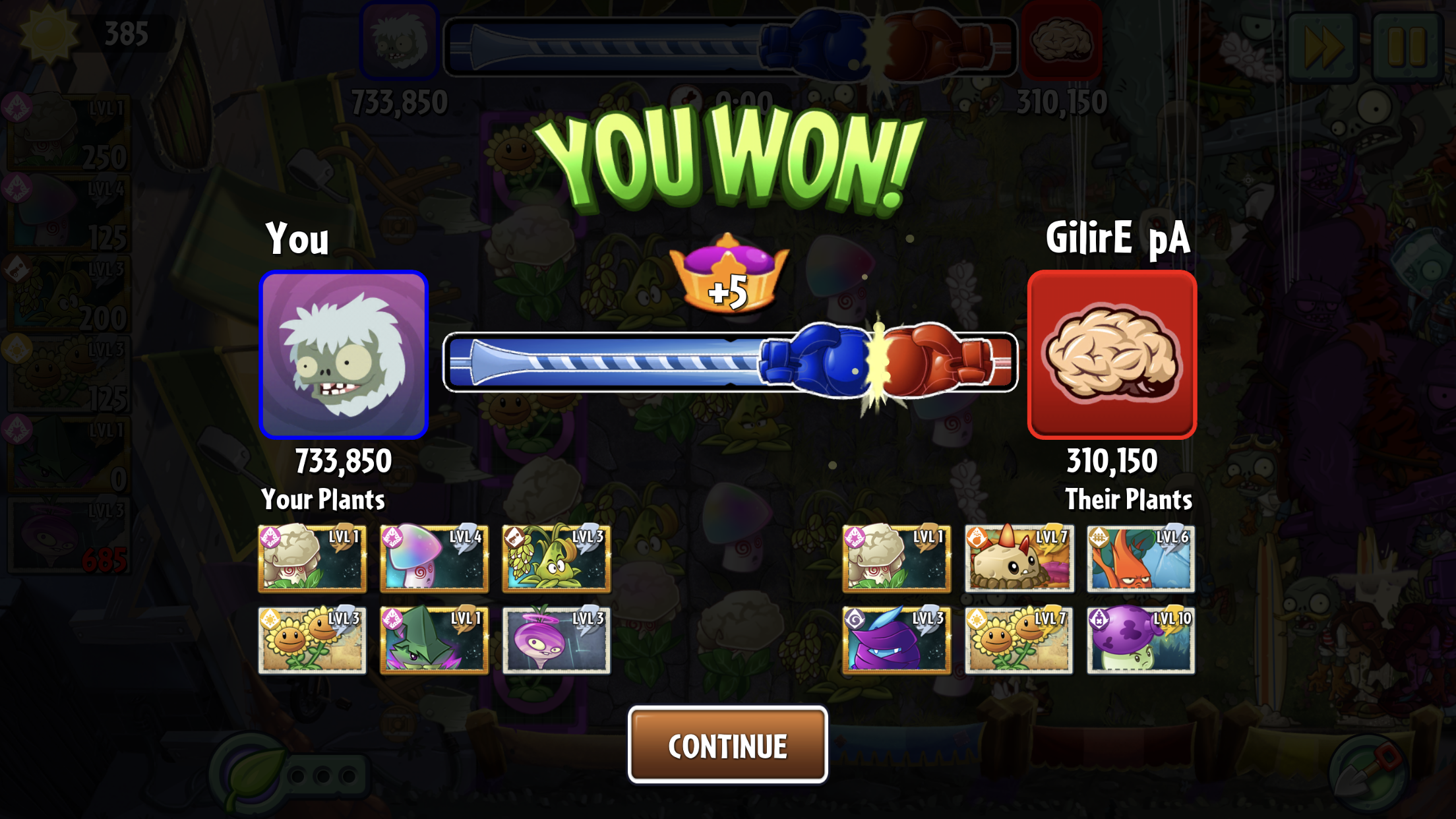This screenshot has height=819, width=1456.
Task: View opponent's level 1 Caulipower card
Action: pyautogui.click(x=896, y=558)
